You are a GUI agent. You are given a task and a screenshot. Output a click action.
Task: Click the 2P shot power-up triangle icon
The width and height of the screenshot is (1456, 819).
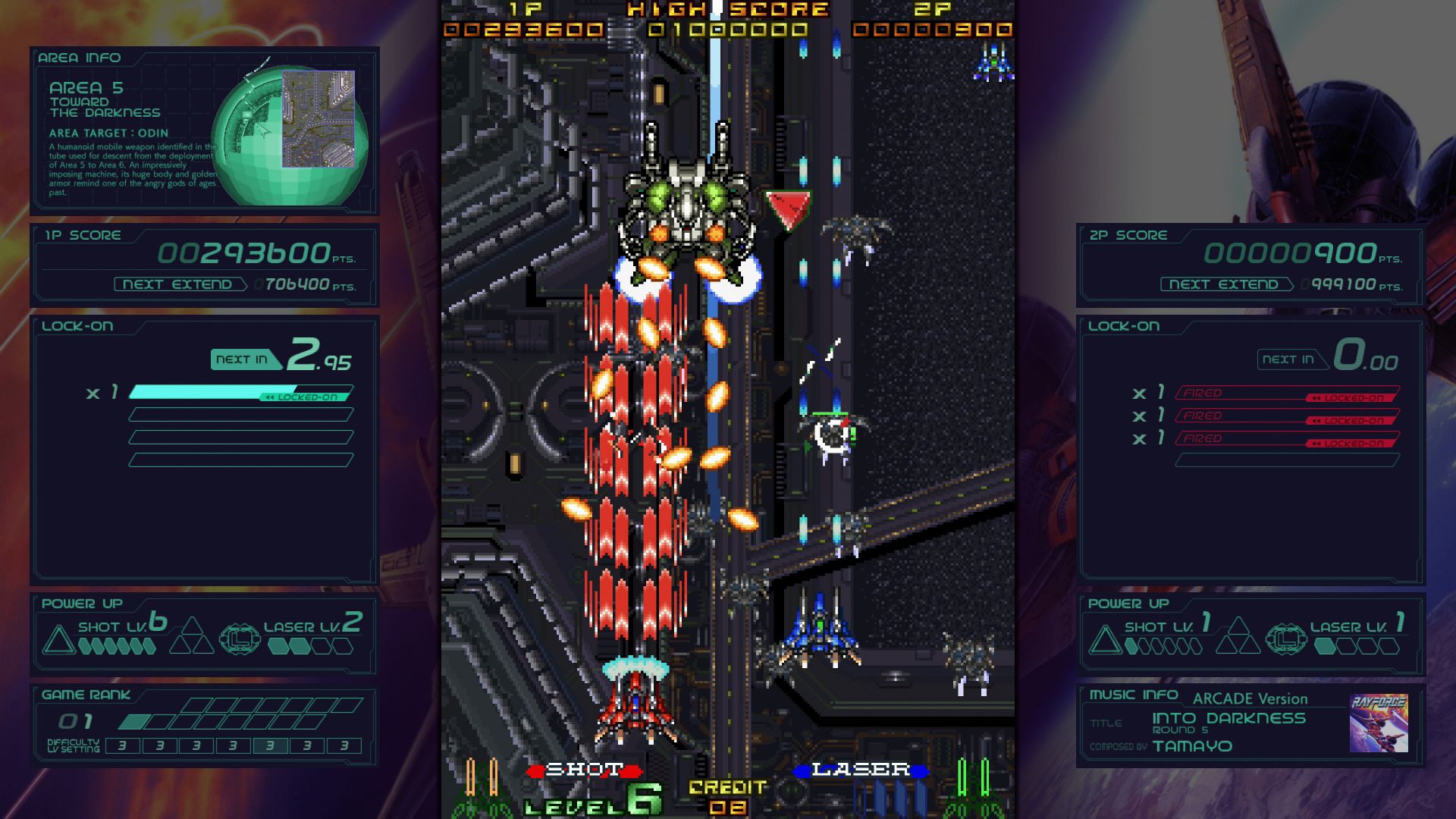tap(1105, 640)
